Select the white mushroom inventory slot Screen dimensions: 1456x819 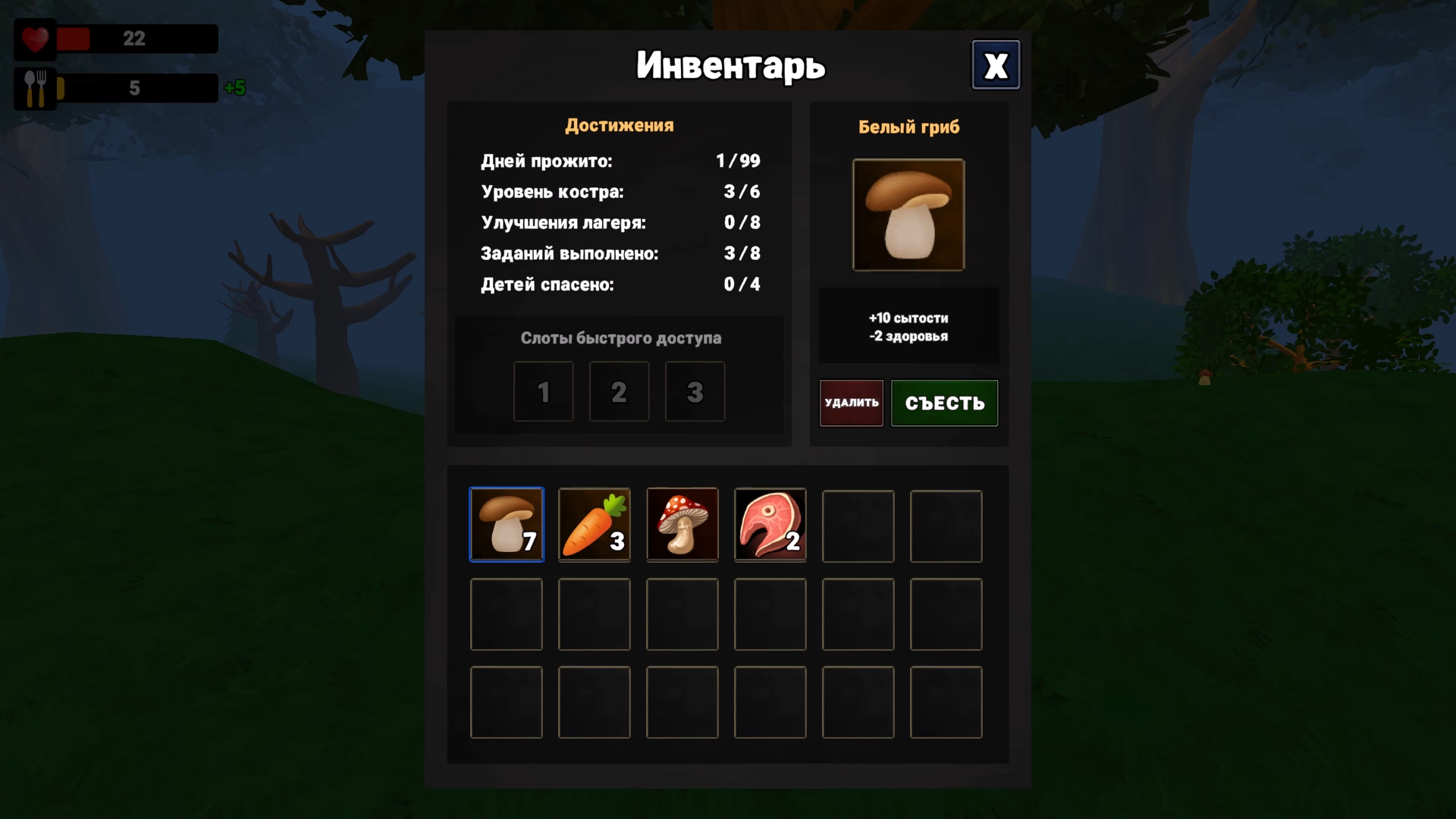[x=507, y=525]
